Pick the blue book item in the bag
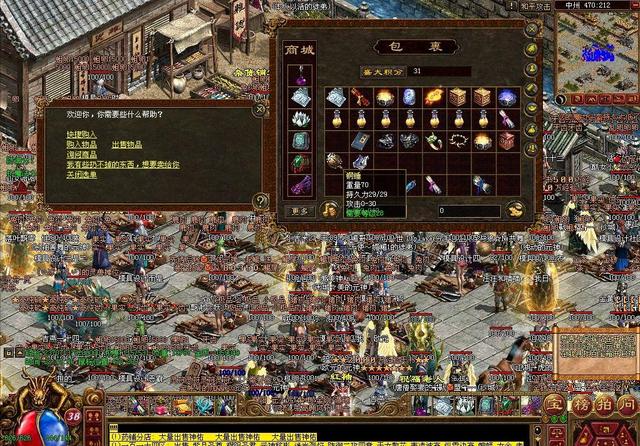 click(360, 141)
